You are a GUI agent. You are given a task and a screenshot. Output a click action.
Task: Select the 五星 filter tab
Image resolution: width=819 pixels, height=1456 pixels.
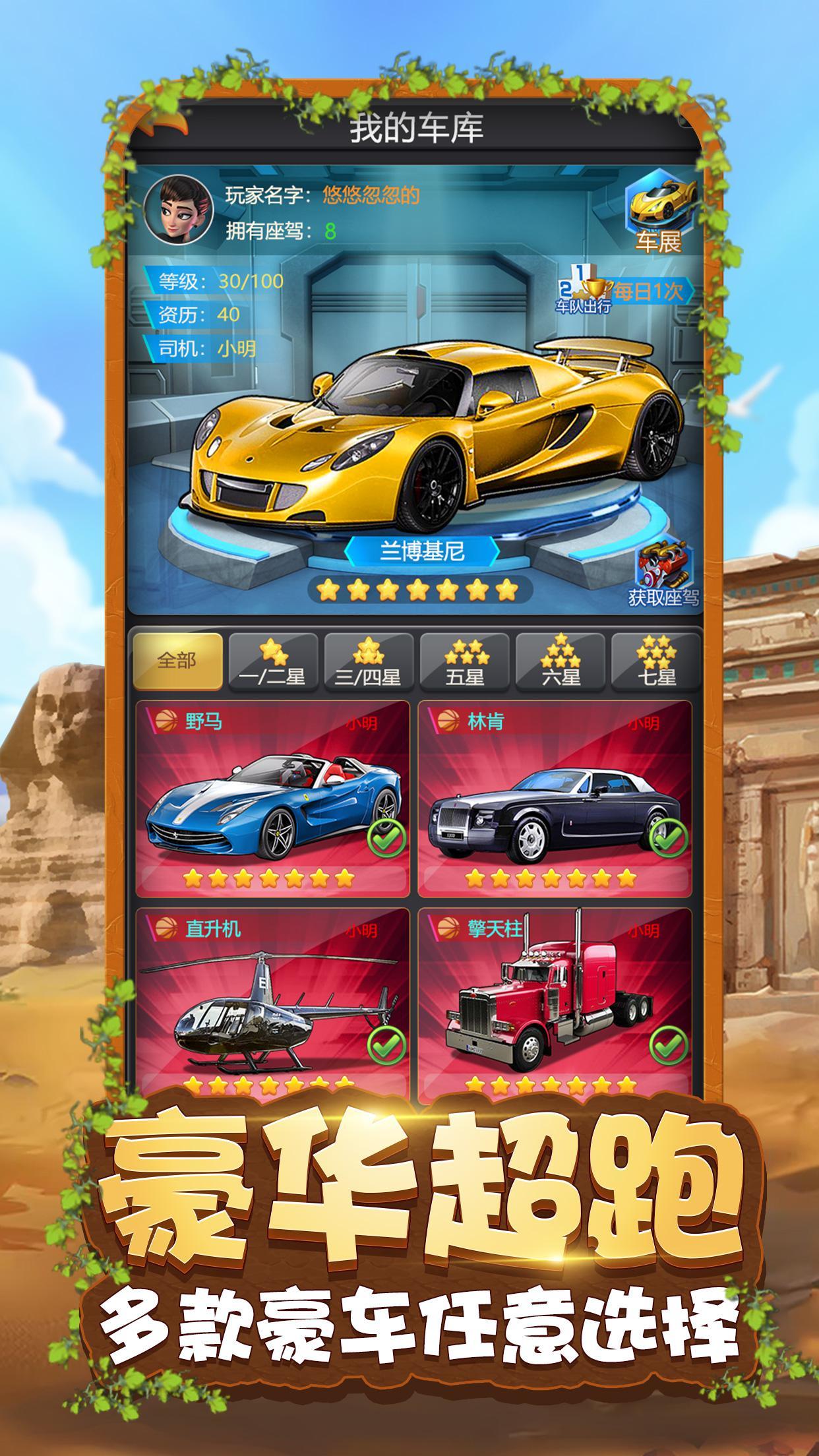464,662
